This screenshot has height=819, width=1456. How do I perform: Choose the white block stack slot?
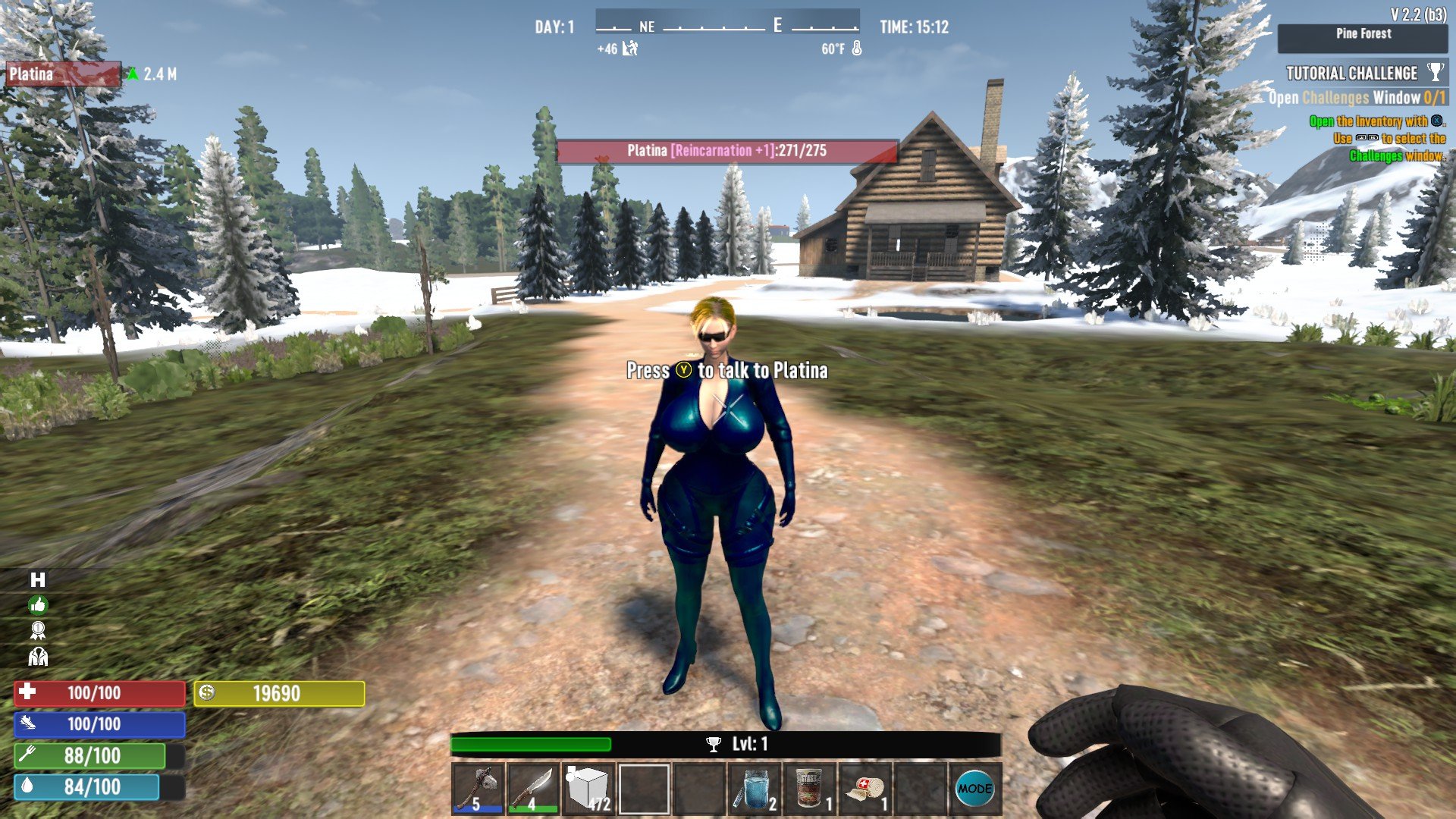[x=588, y=789]
